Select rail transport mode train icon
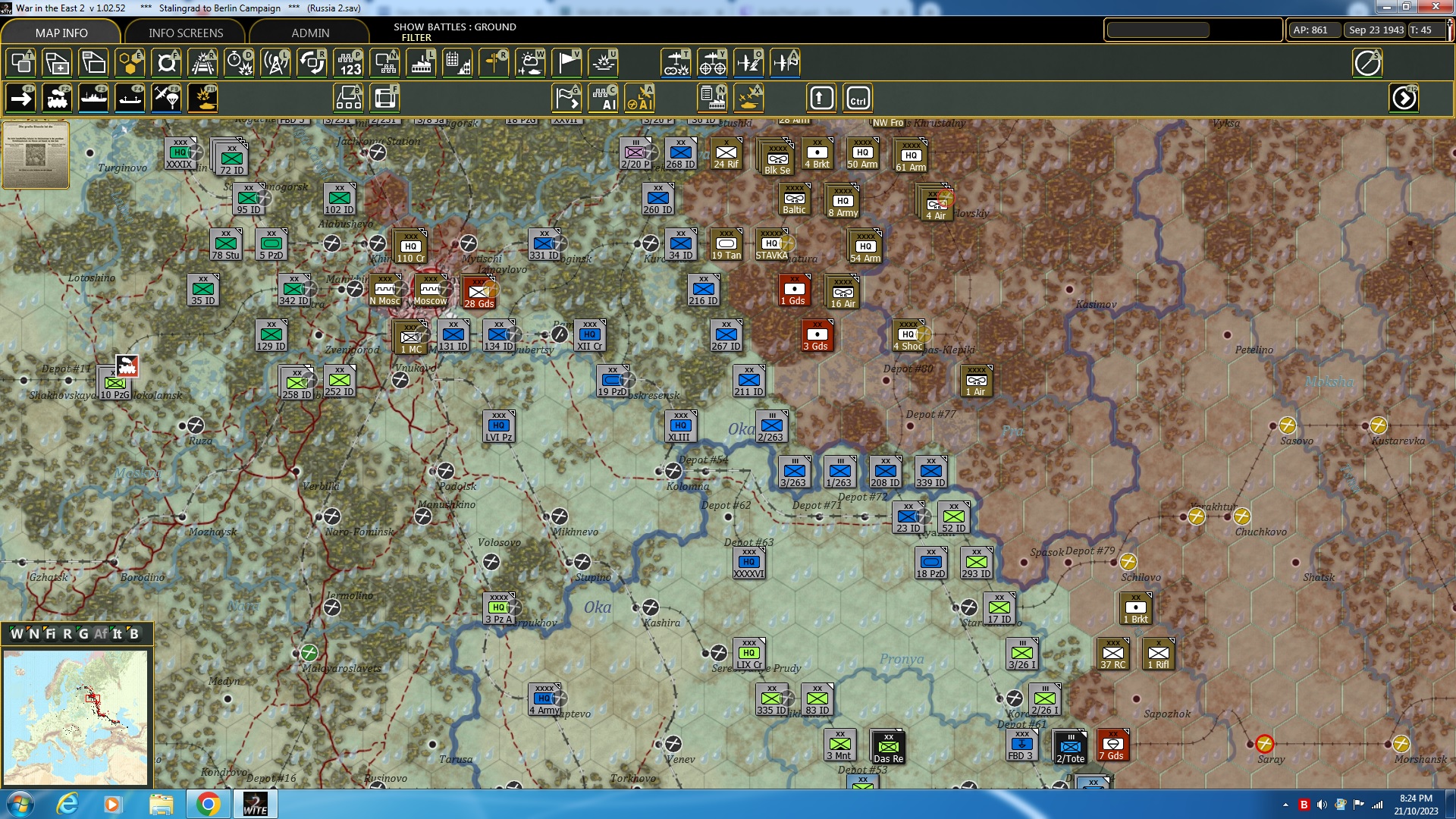 pyautogui.click(x=58, y=98)
